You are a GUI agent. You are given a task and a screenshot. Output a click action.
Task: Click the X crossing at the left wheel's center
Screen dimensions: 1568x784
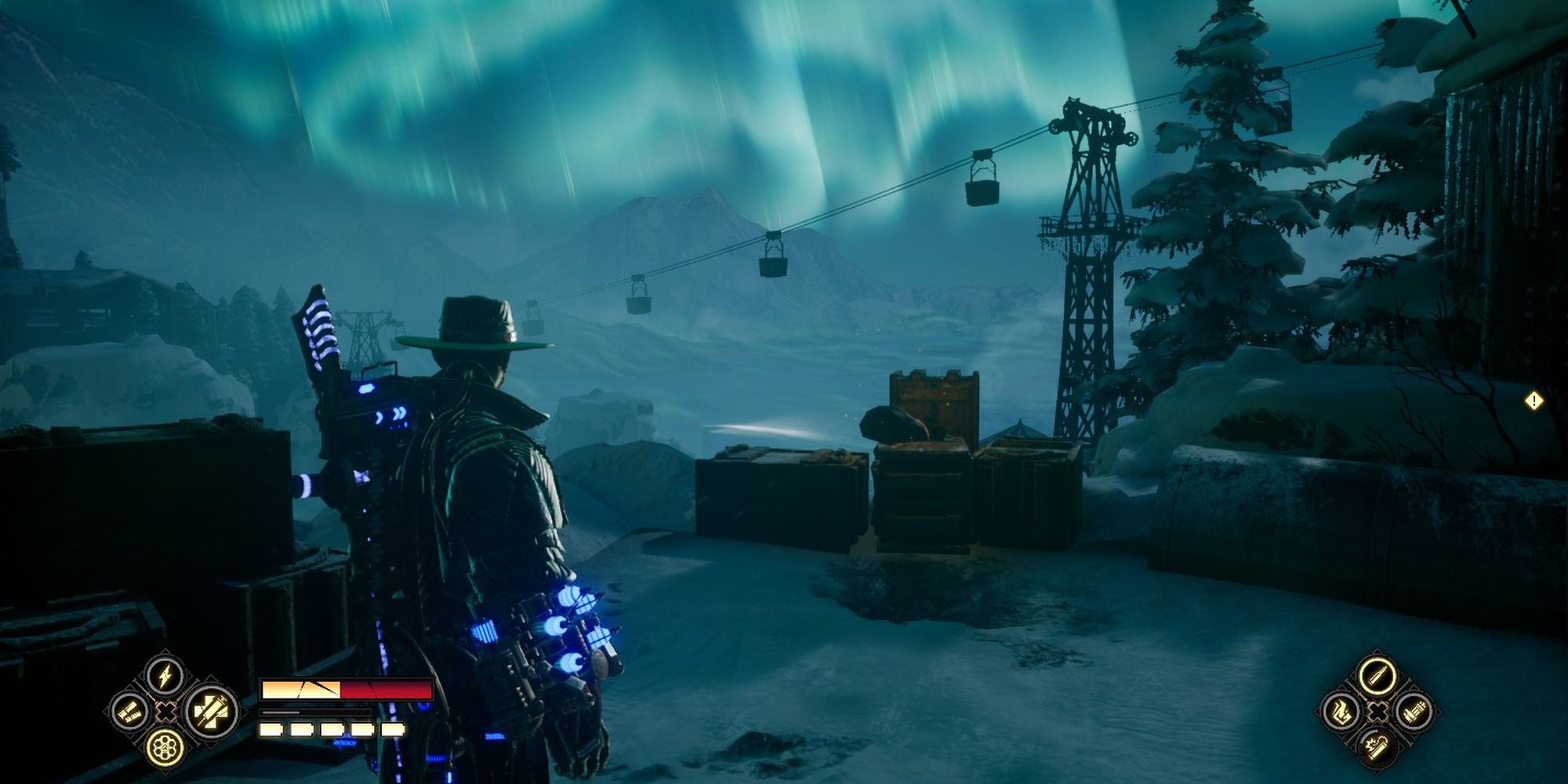tap(167, 712)
